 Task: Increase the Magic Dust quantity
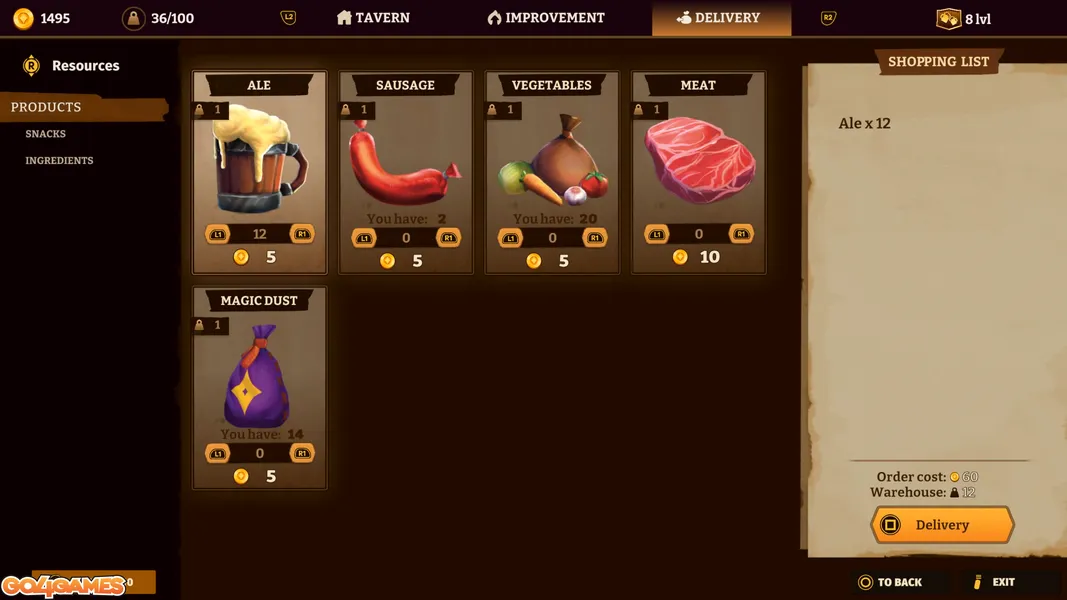pos(301,453)
